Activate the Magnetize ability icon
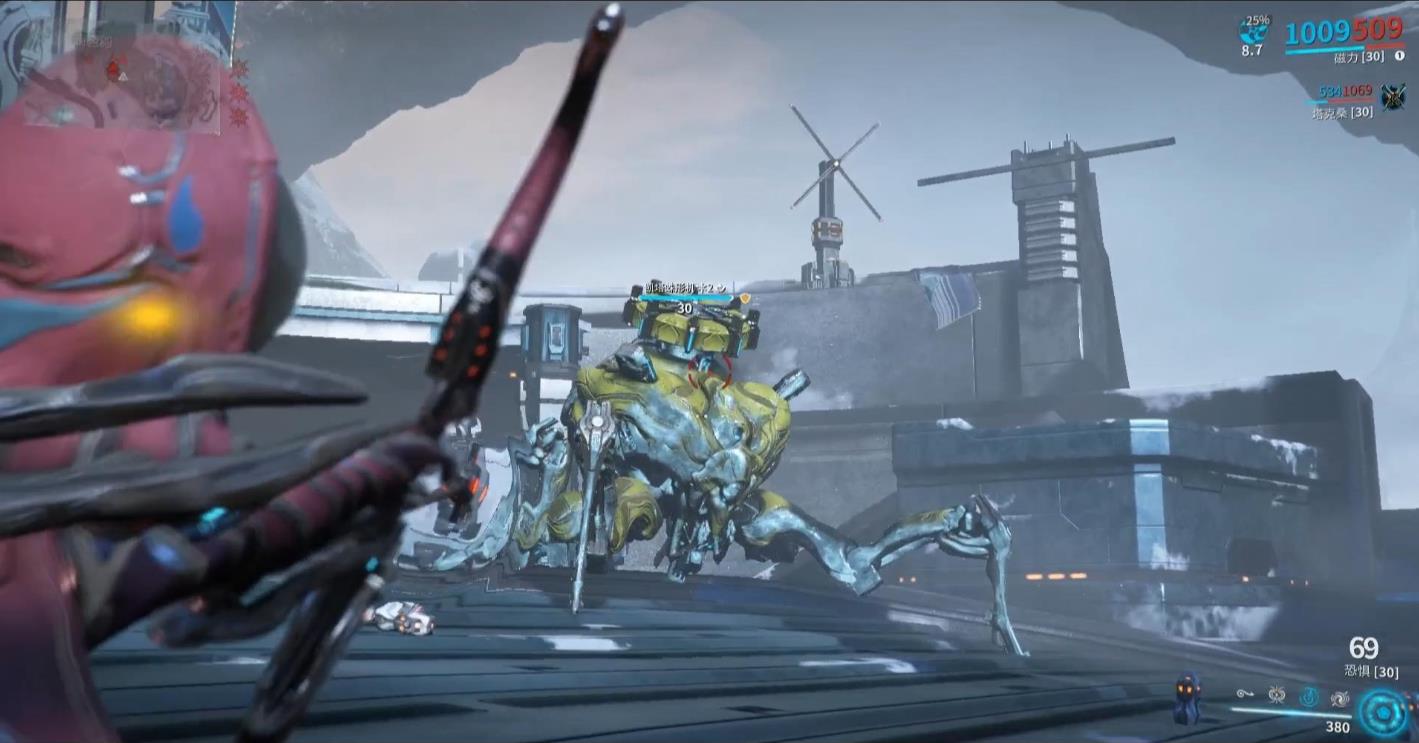This screenshot has width=1419, height=743. click(1276, 695)
